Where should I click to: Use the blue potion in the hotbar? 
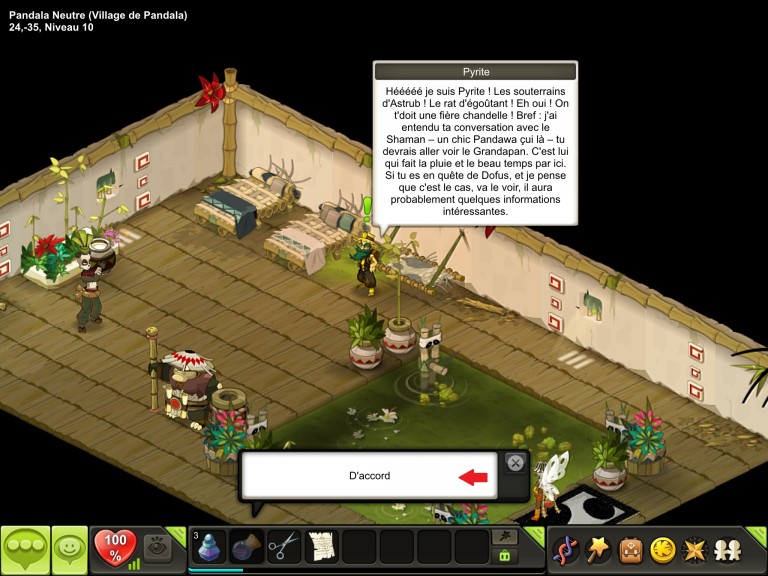click(209, 547)
